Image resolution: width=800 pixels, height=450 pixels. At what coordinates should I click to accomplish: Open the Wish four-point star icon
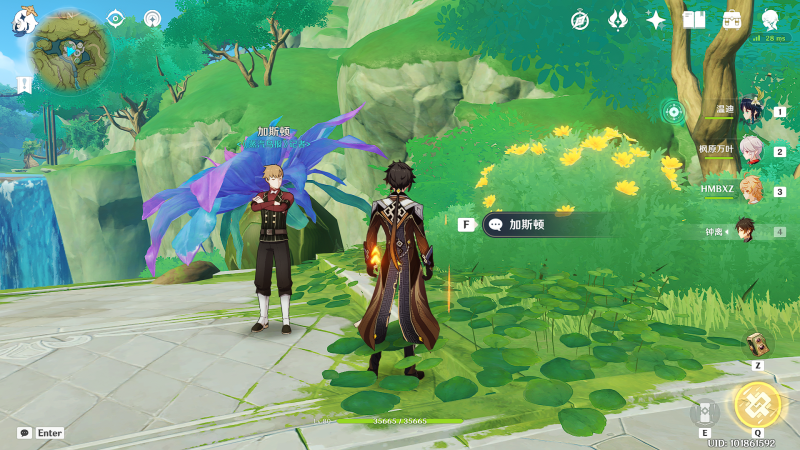point(656,20)
